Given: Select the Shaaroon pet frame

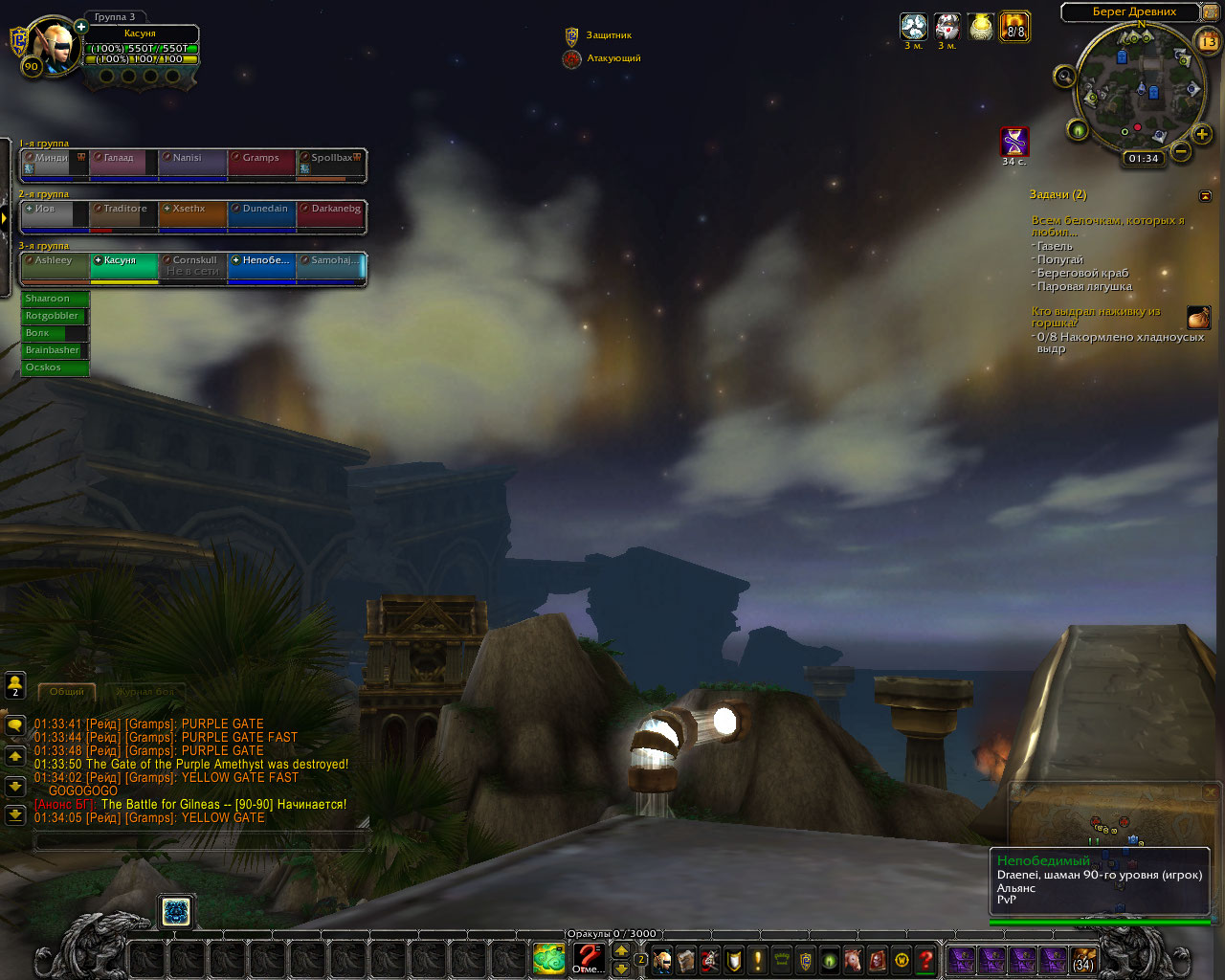Looking at the screenshot, I should tap(55, 299).
